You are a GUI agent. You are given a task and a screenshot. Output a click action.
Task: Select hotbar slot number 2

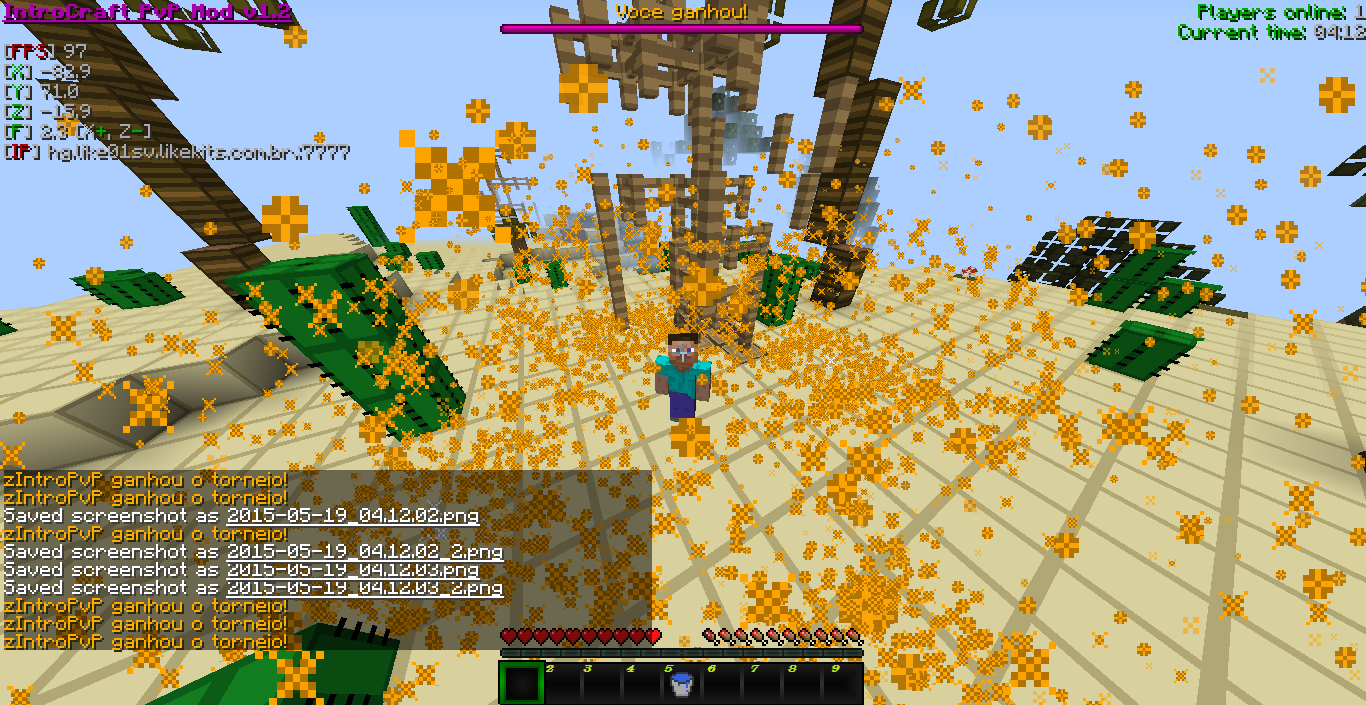pyautogui.click(x=562, y=684)
